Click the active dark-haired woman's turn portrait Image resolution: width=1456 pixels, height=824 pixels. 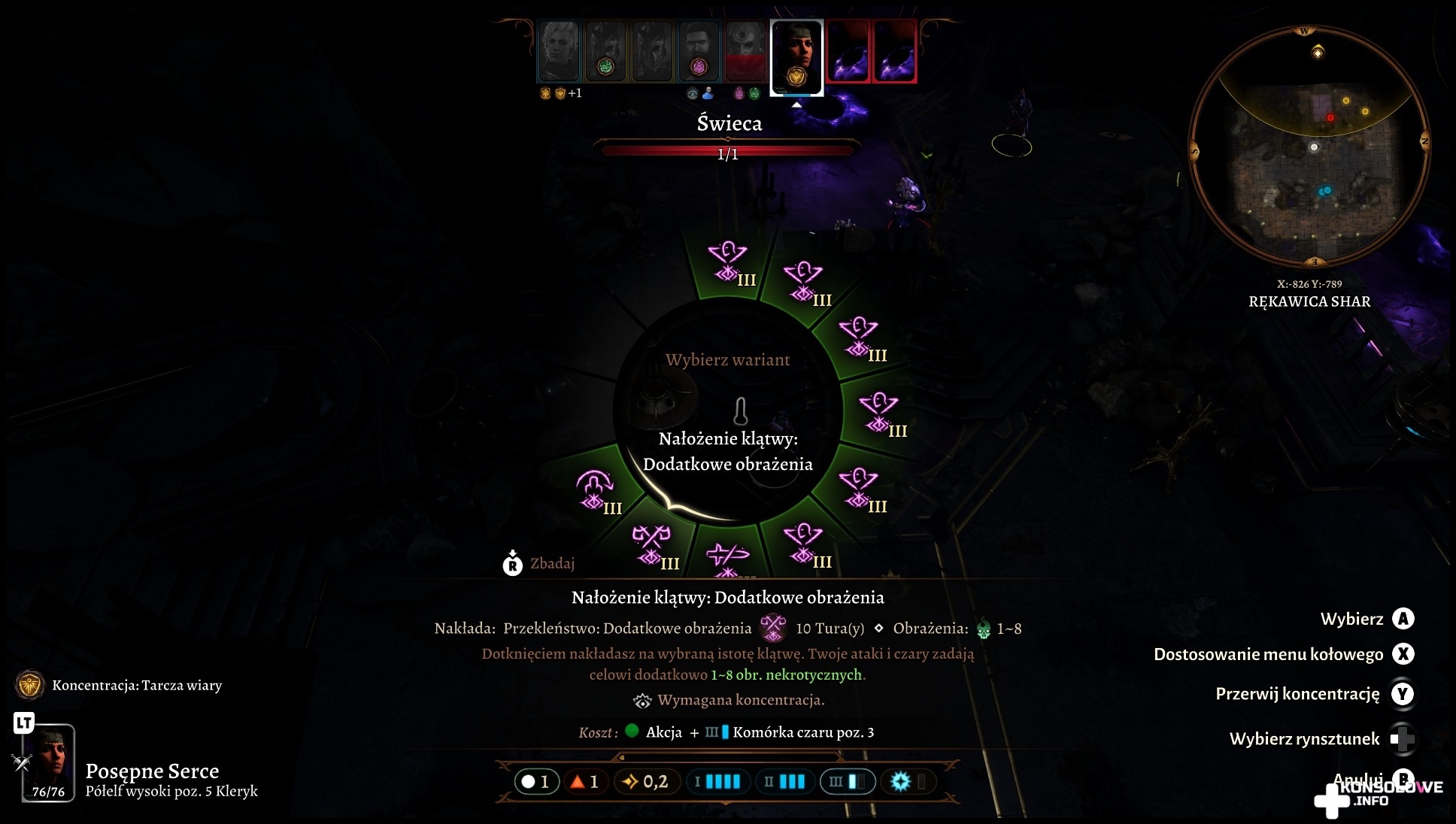coord(796,56)
